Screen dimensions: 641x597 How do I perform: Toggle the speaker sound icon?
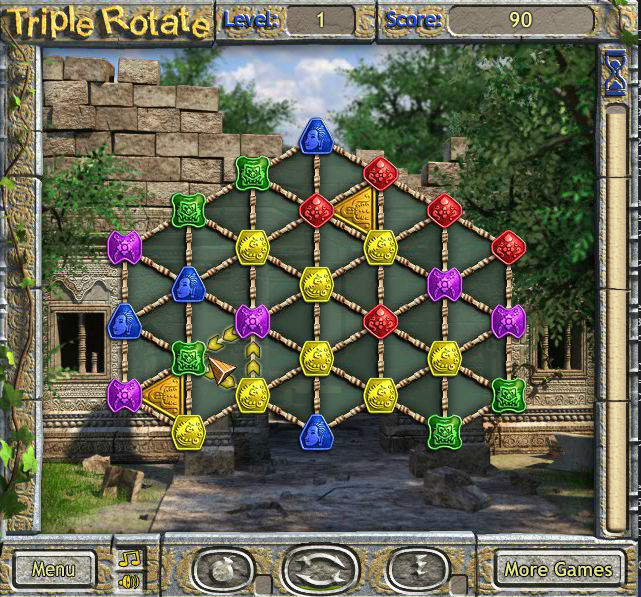click(x=130, y=580)
